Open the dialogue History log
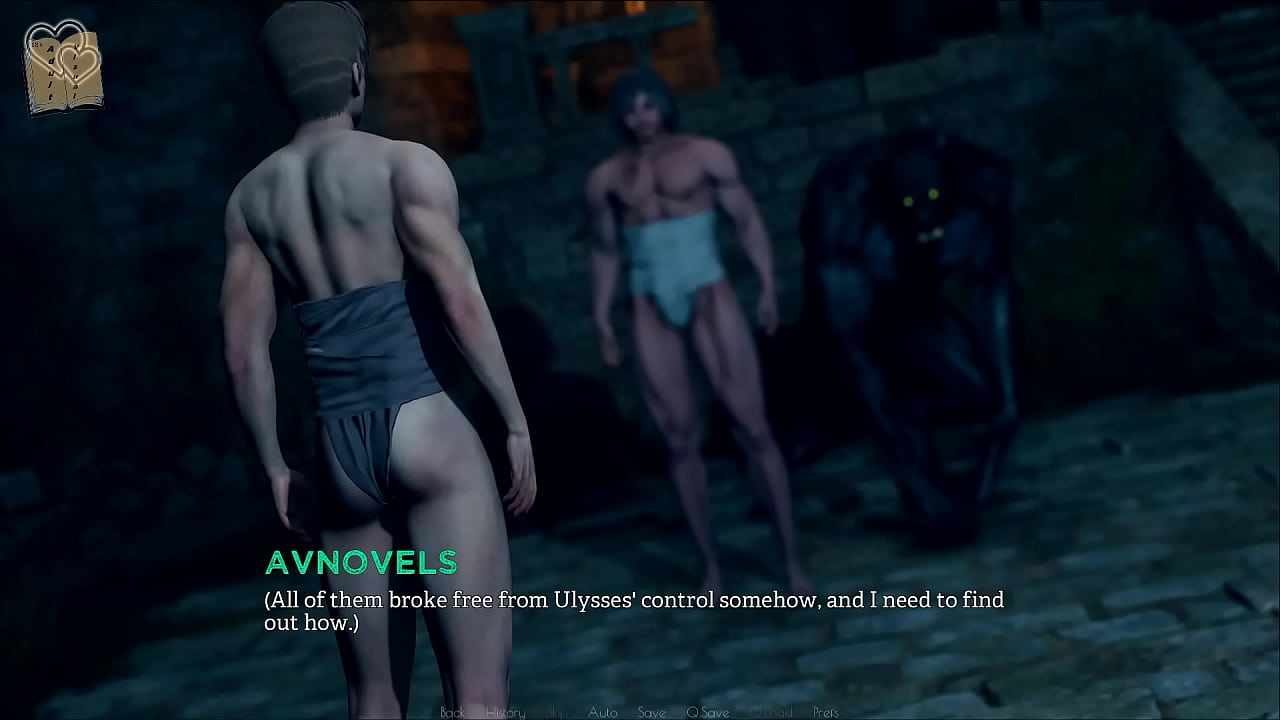1280x720 pixels. coord(505,712)
